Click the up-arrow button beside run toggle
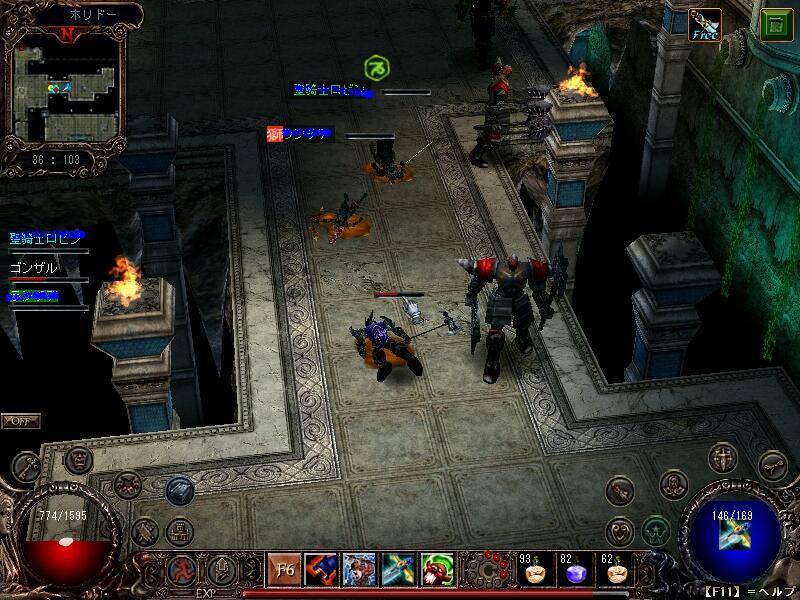The image size is (800, 600). 220,569
